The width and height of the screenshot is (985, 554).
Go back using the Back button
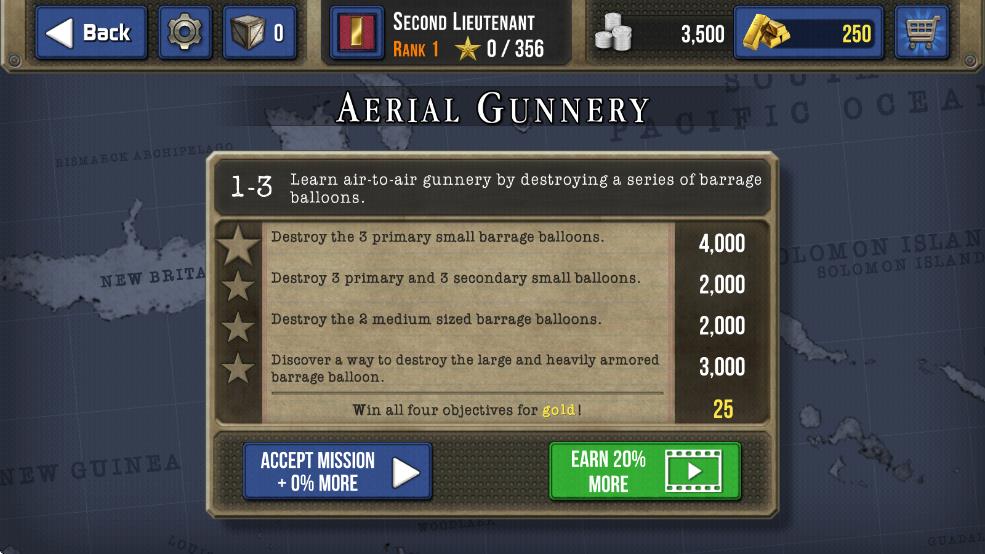[x=92, y=33]
